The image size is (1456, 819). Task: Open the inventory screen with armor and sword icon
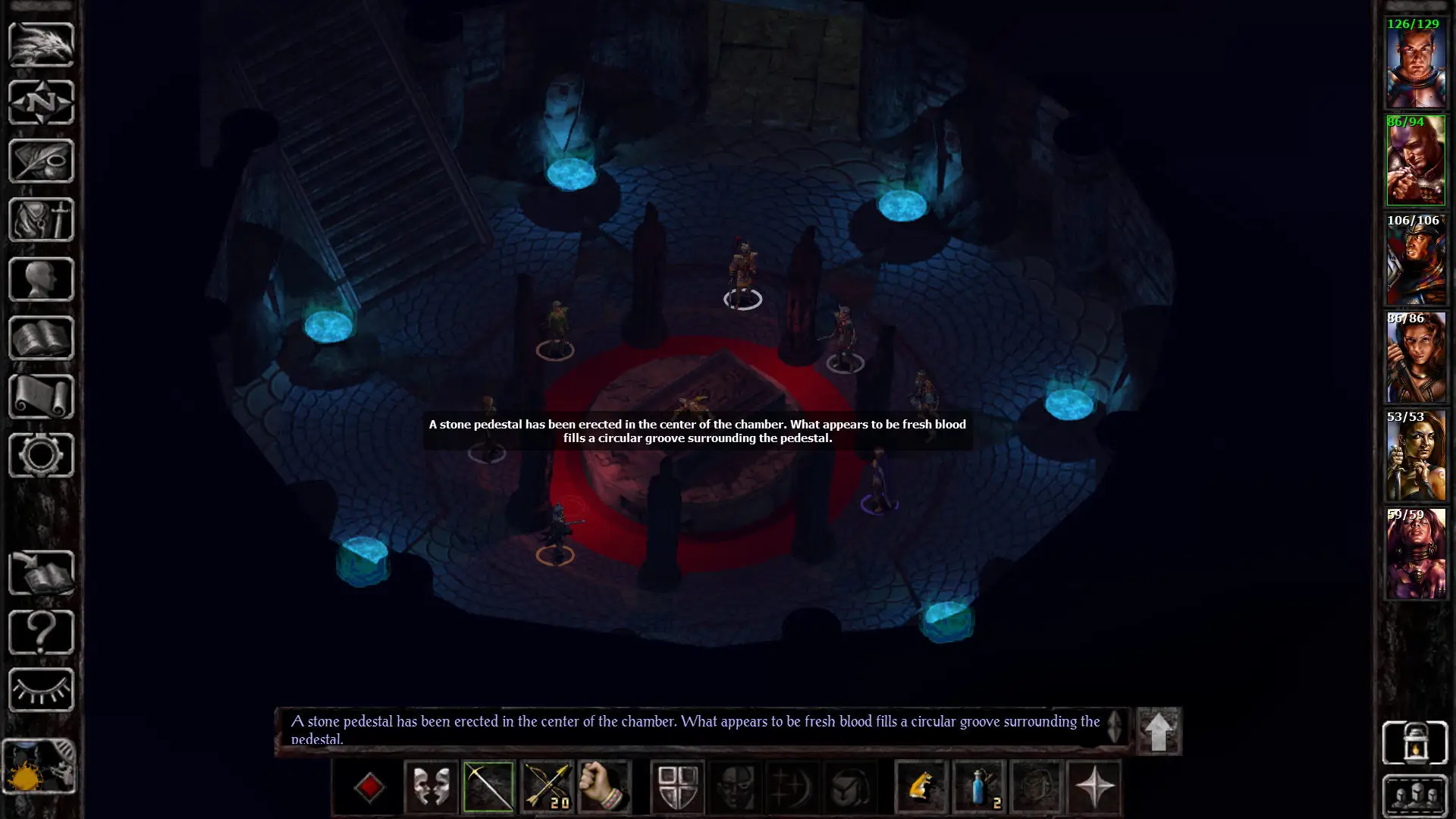41,220
